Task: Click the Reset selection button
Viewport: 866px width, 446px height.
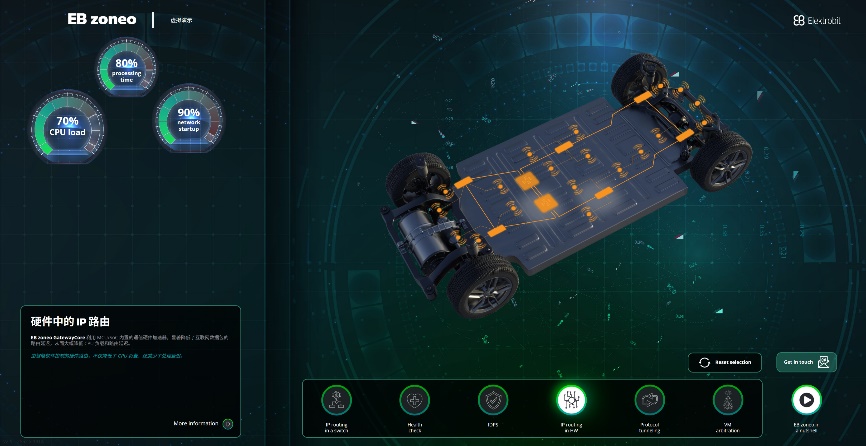Action: [725, 362]
